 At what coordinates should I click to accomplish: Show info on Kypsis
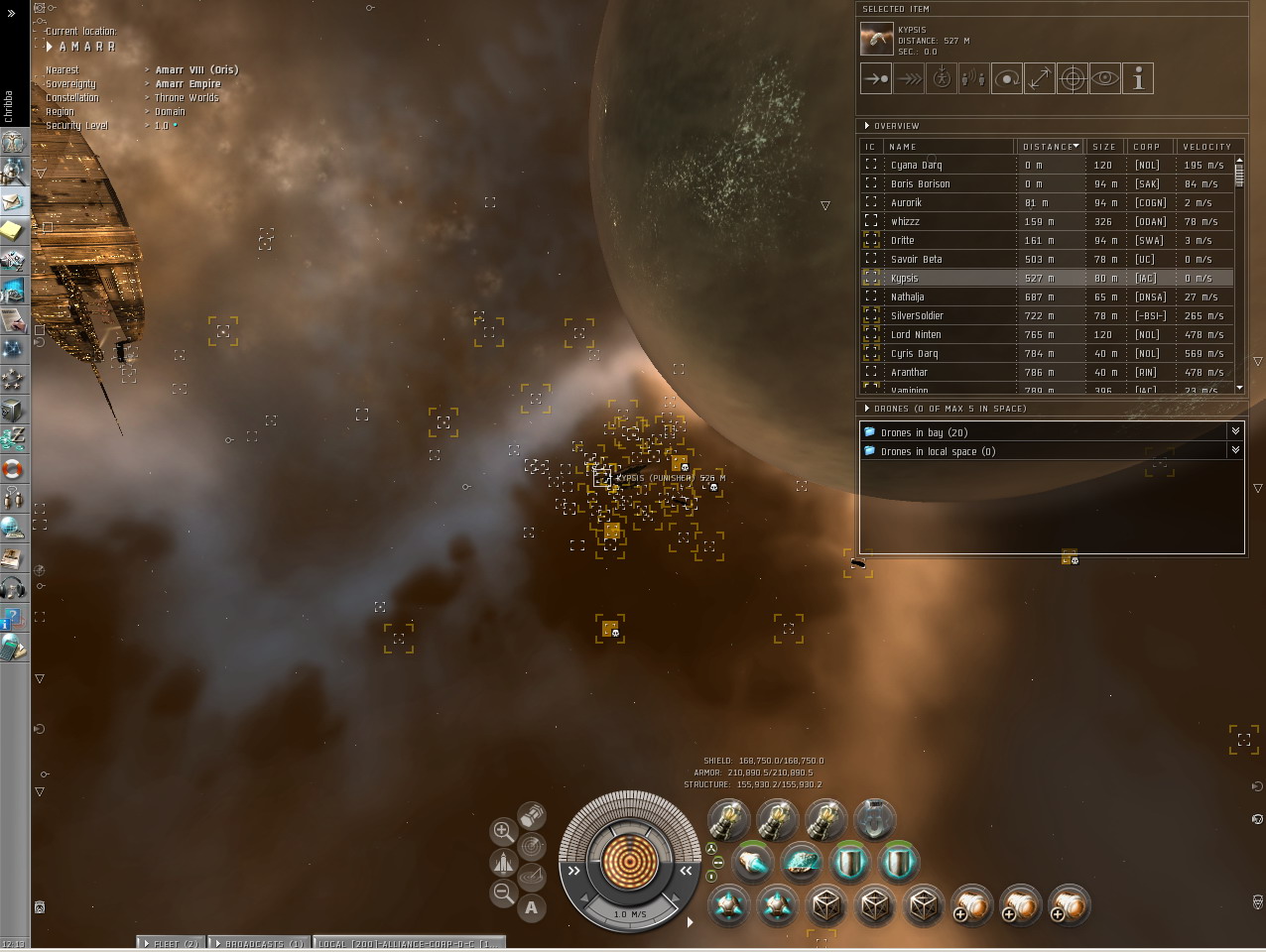click(x=1138, y=78)
